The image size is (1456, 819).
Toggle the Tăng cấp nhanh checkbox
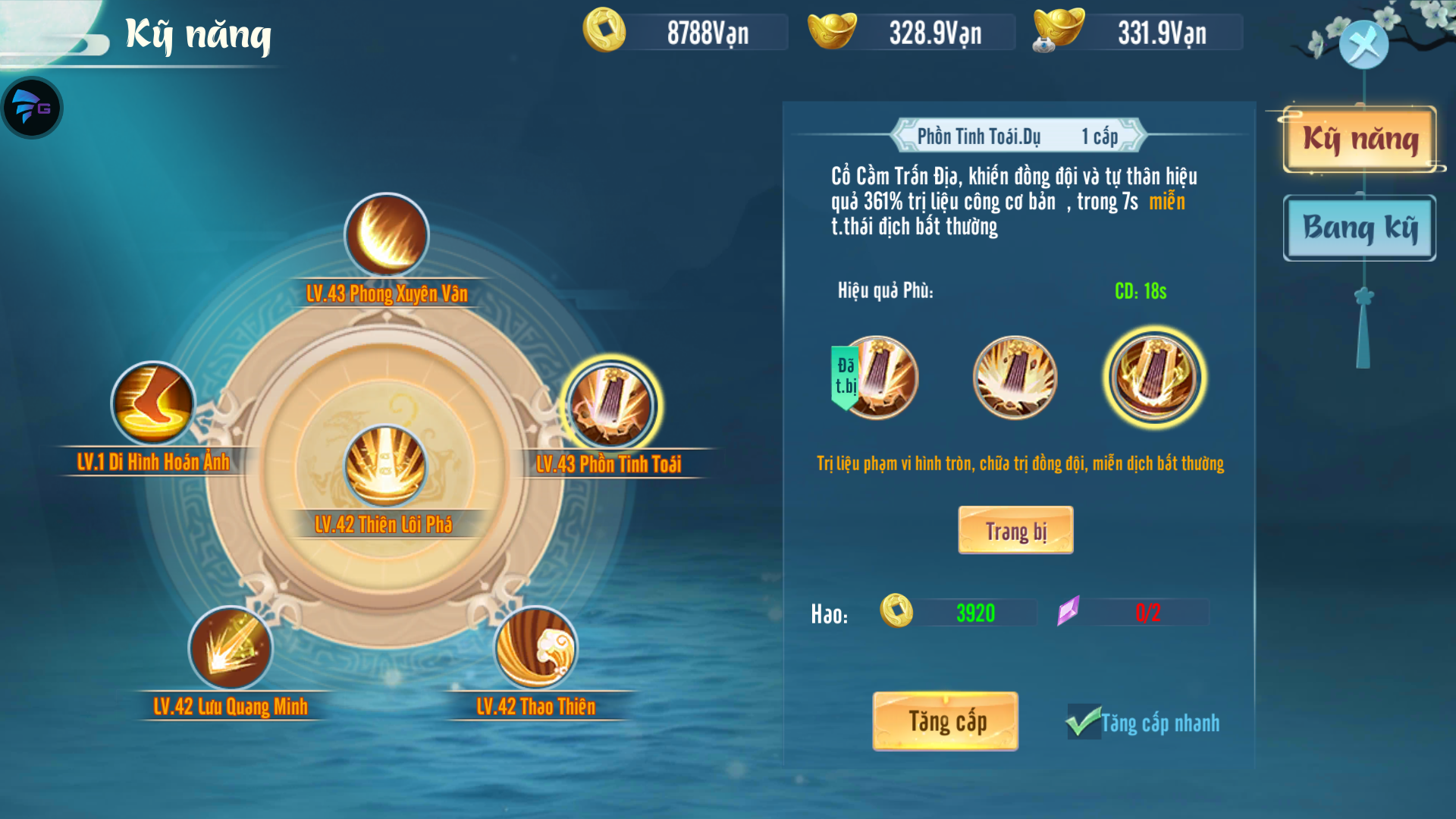click(1084, 722)
